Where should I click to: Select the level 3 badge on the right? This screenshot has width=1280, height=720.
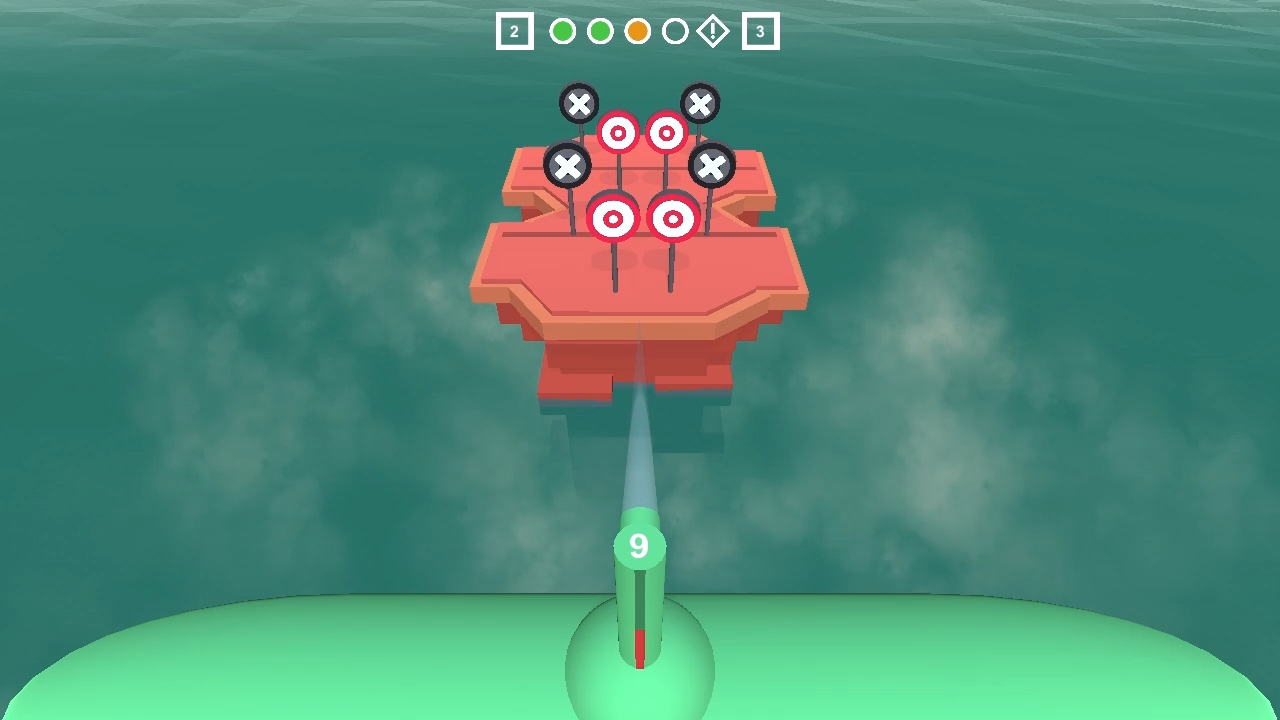pos(760,31)
